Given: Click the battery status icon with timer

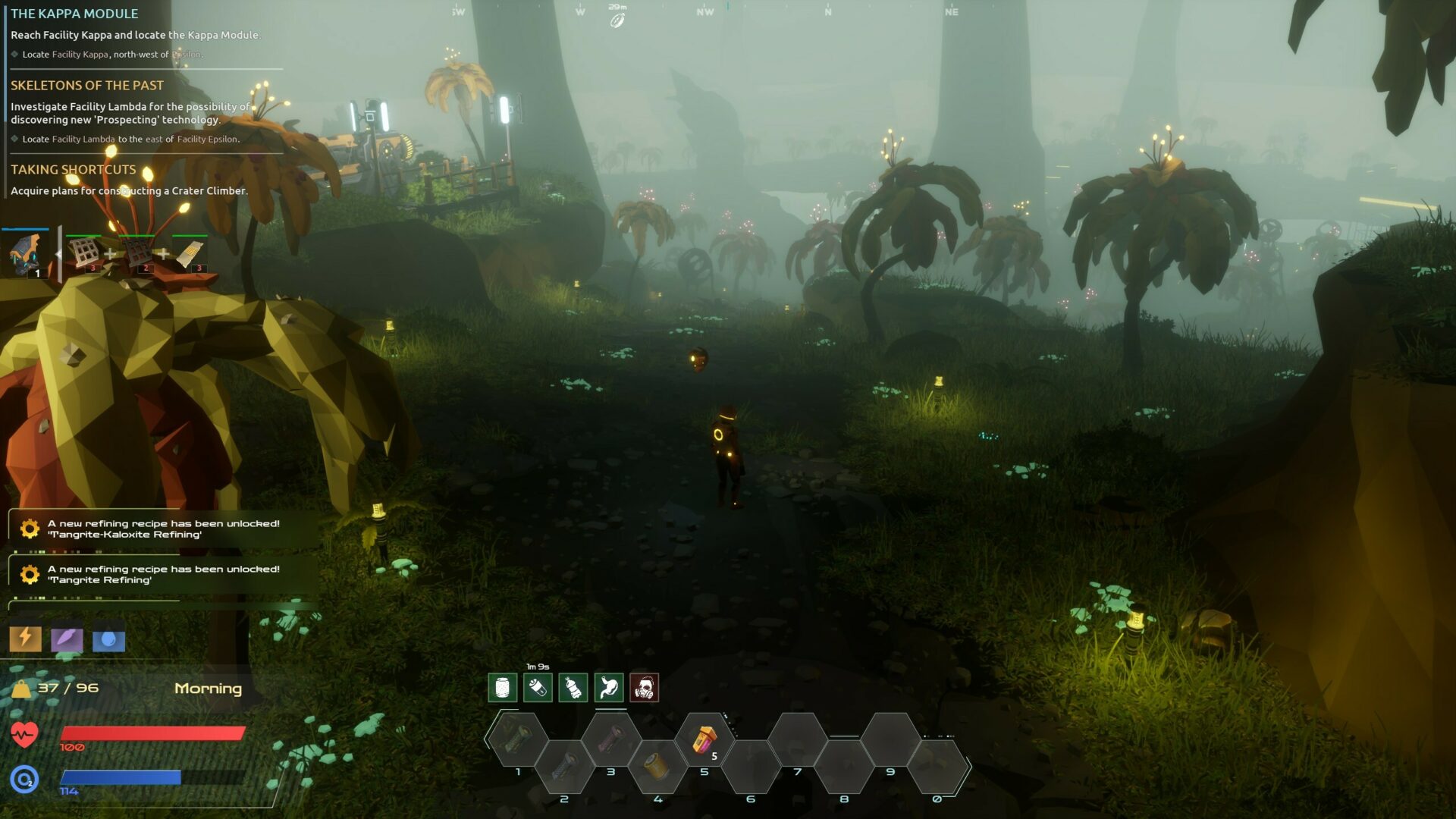Looking at the screenshot, I should [x=538, y=688].
